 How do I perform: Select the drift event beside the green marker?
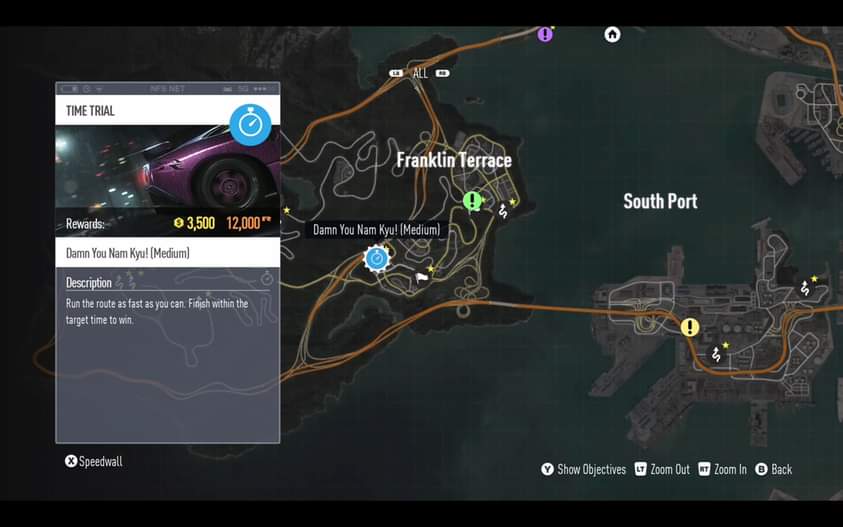click(503, 211)
